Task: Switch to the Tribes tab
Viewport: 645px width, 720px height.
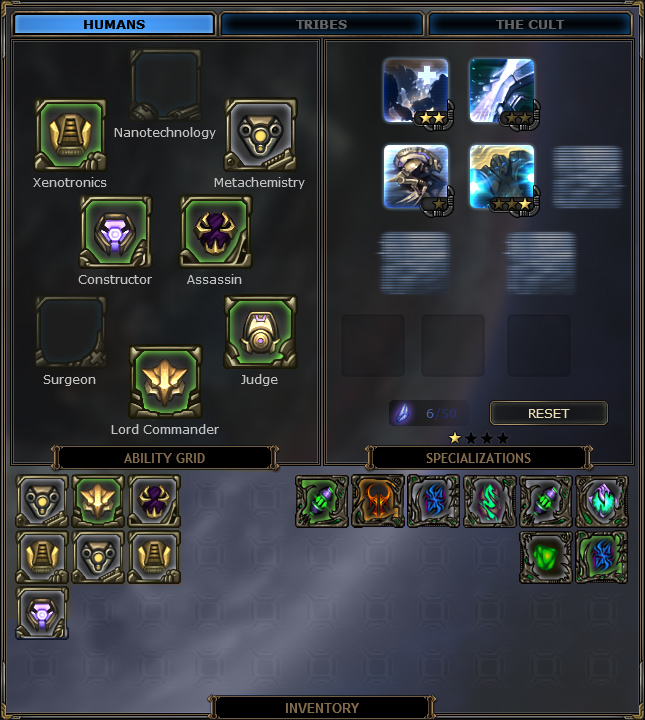Action: tap(321, 24)
